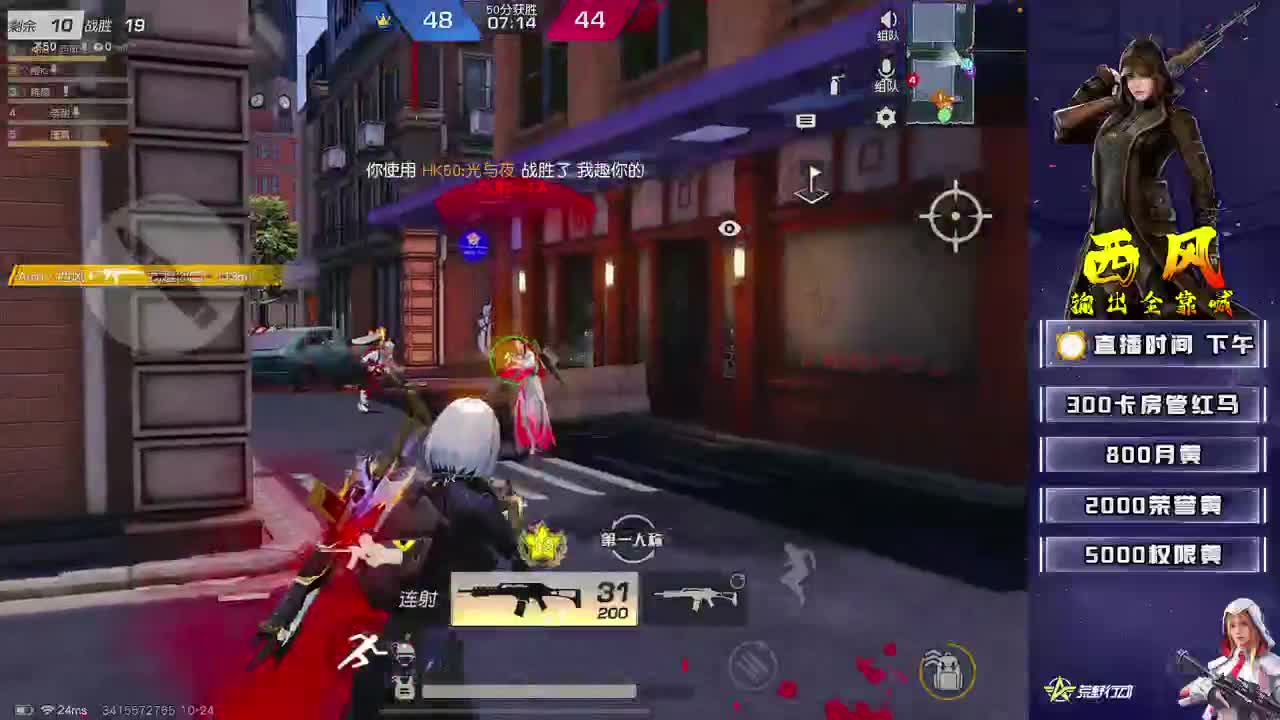Mute the team voice speaker icon
The height and width of the screenshot is (720, 1280).
point(888,20)
